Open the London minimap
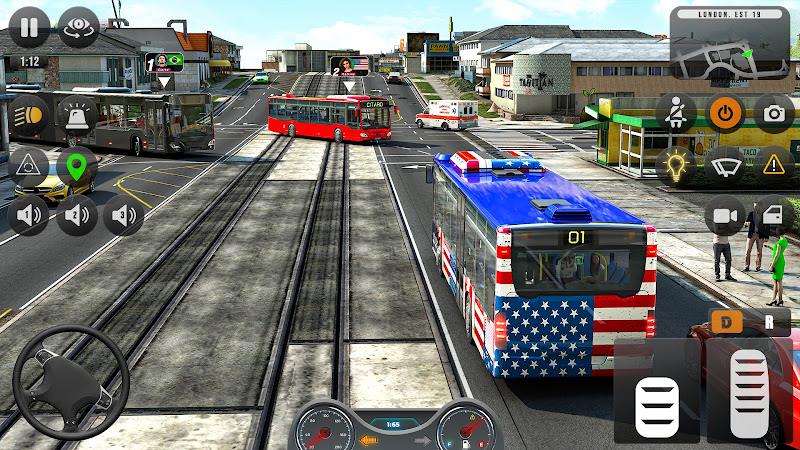 (x=729, y=45)
